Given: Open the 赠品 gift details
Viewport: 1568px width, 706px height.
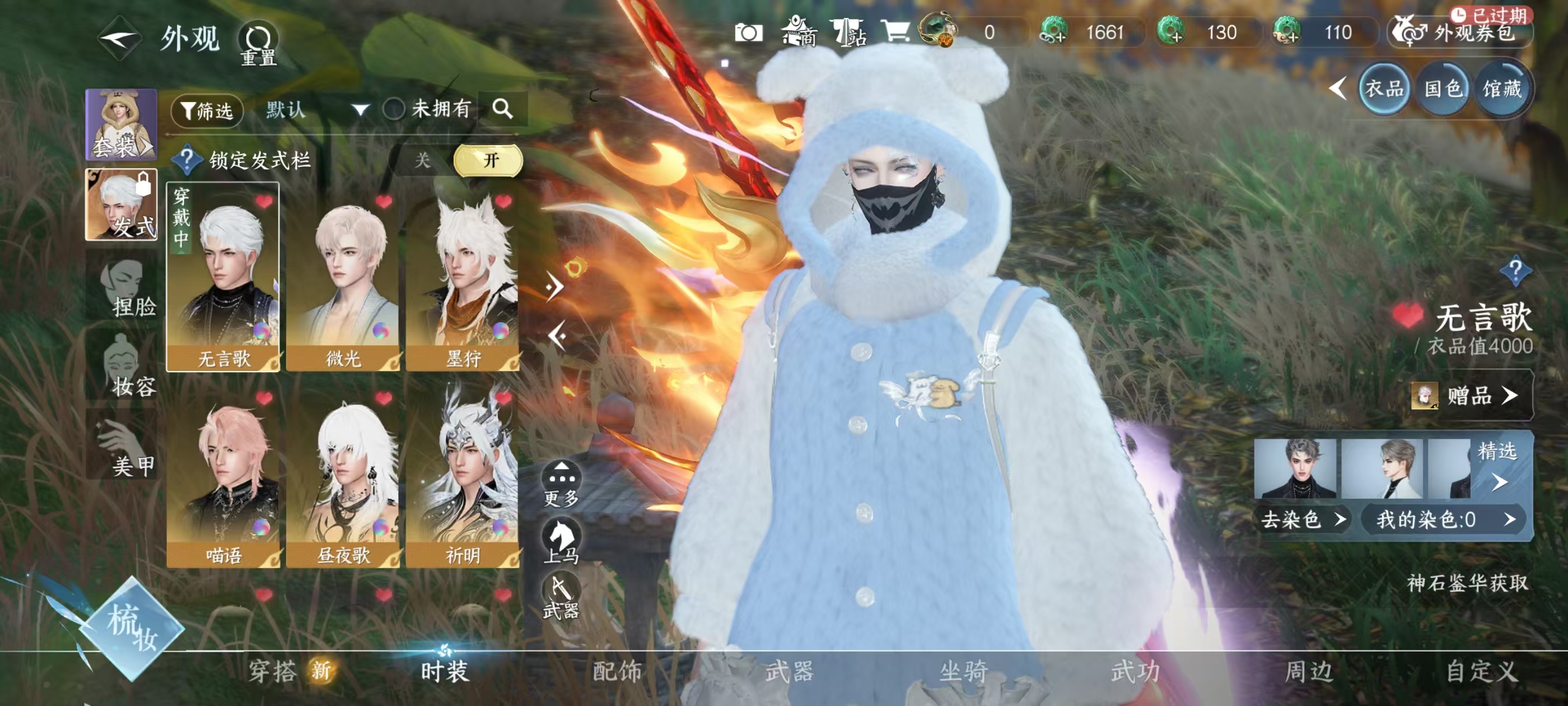Looking at the screenshot, I should tap(1471, 396).
